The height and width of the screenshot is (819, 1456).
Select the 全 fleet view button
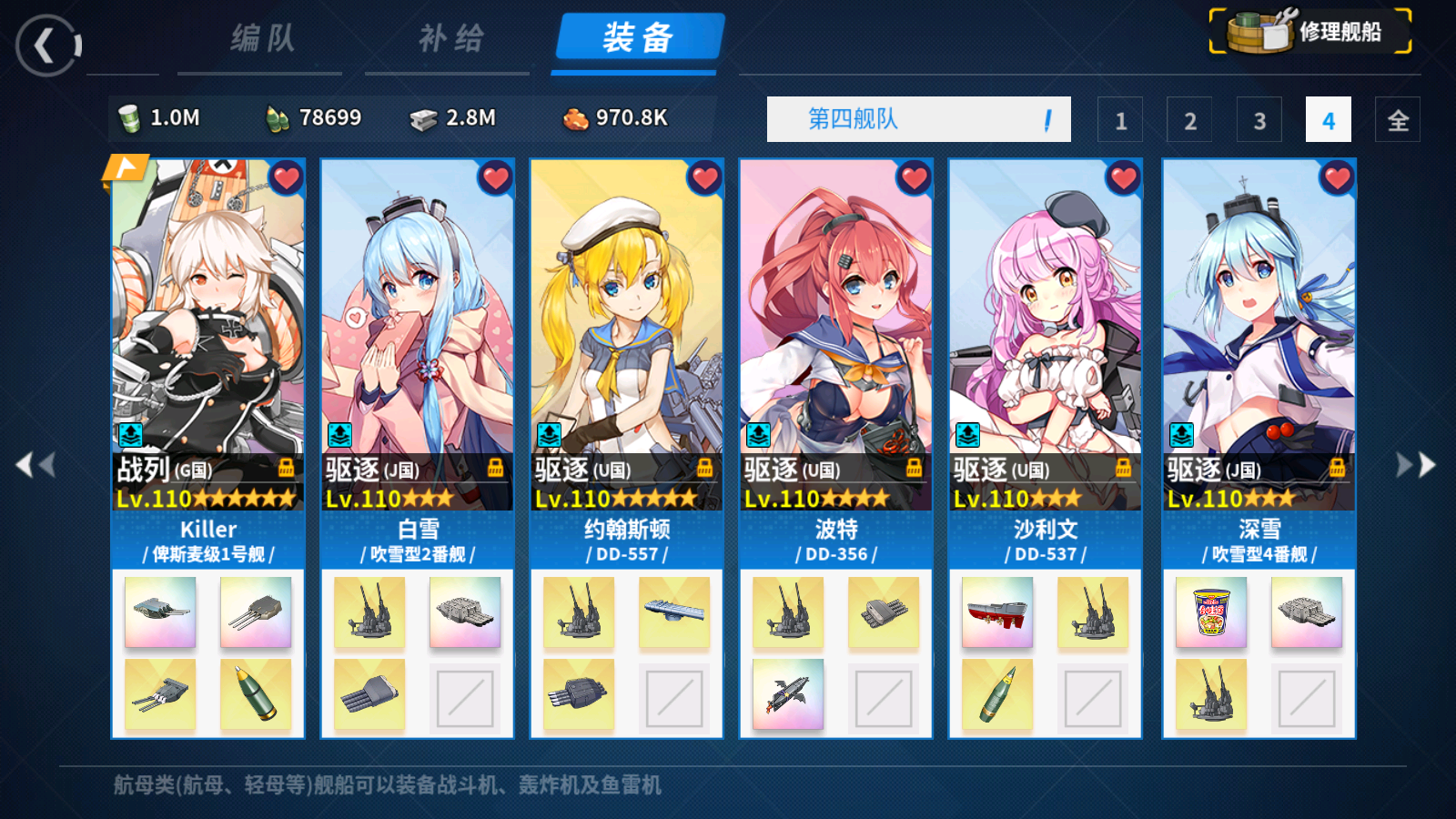(1399, 119)
